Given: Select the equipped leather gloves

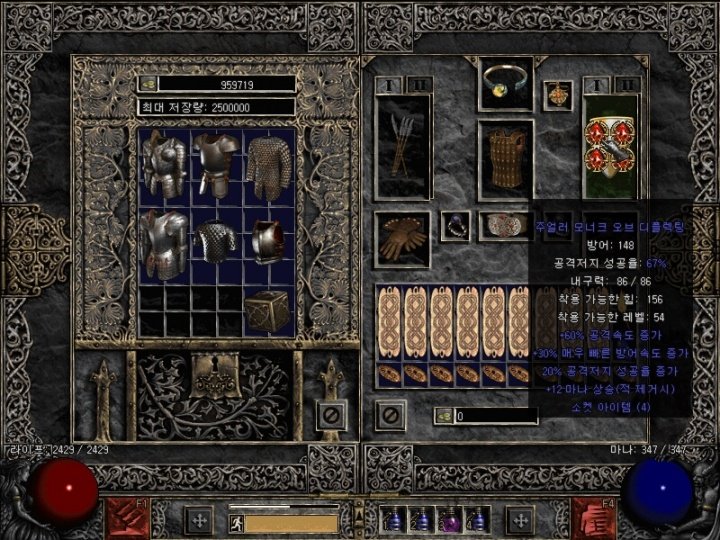Looking at the screenshot, I should [402, 237].
